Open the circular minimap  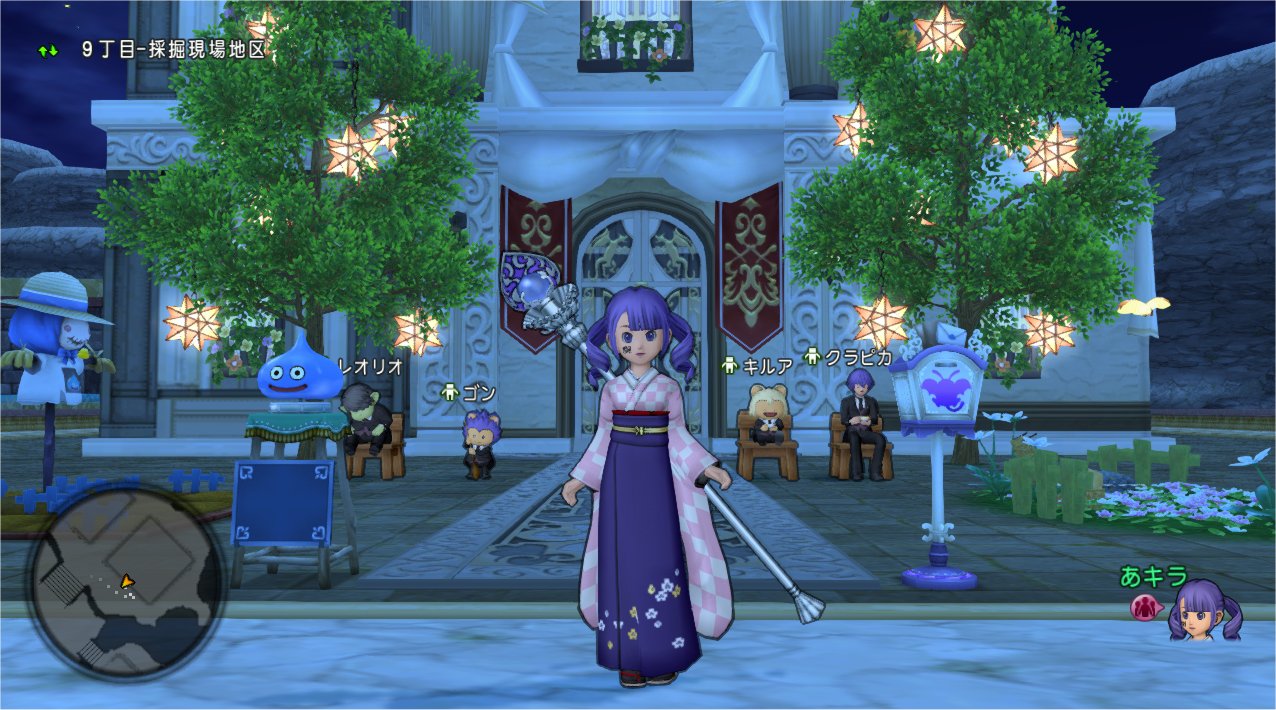click(x=127, y=582)
